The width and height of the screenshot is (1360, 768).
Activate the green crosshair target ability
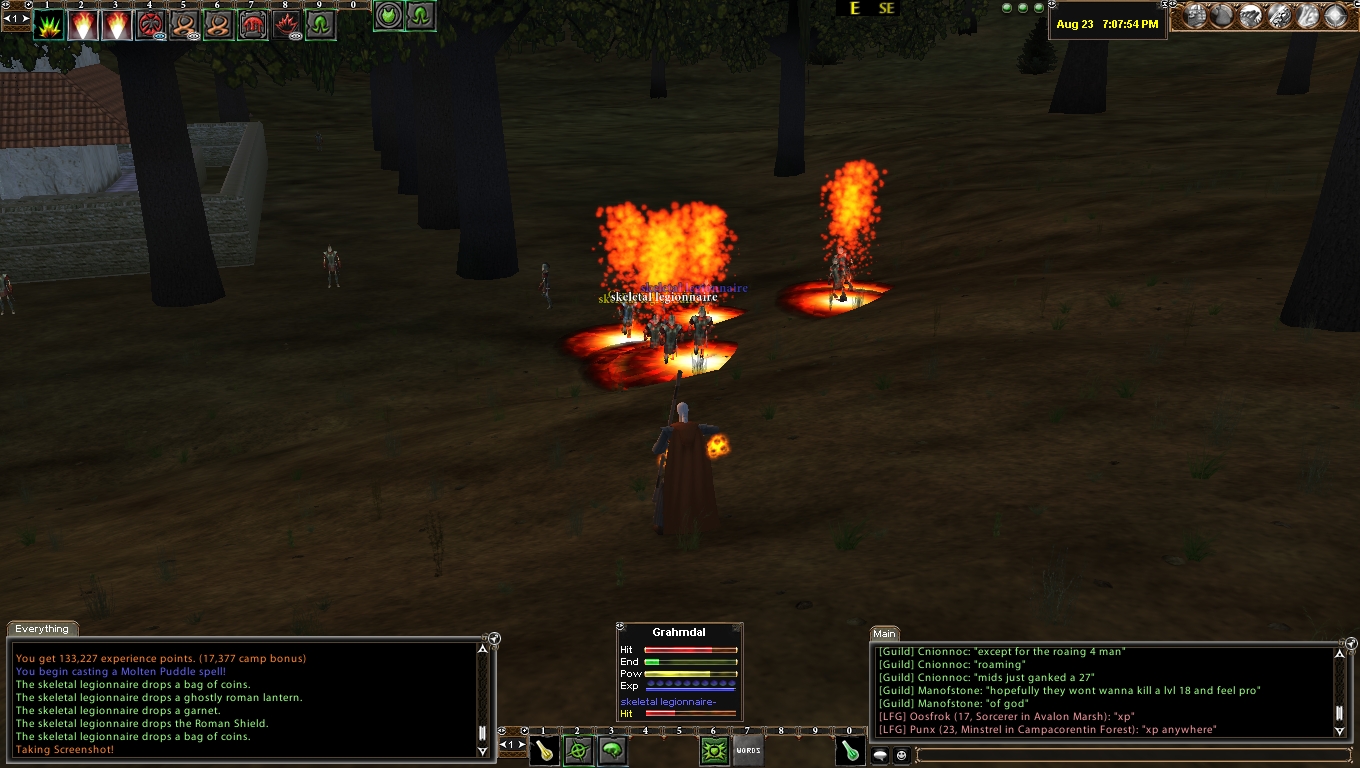pos(578,751)
